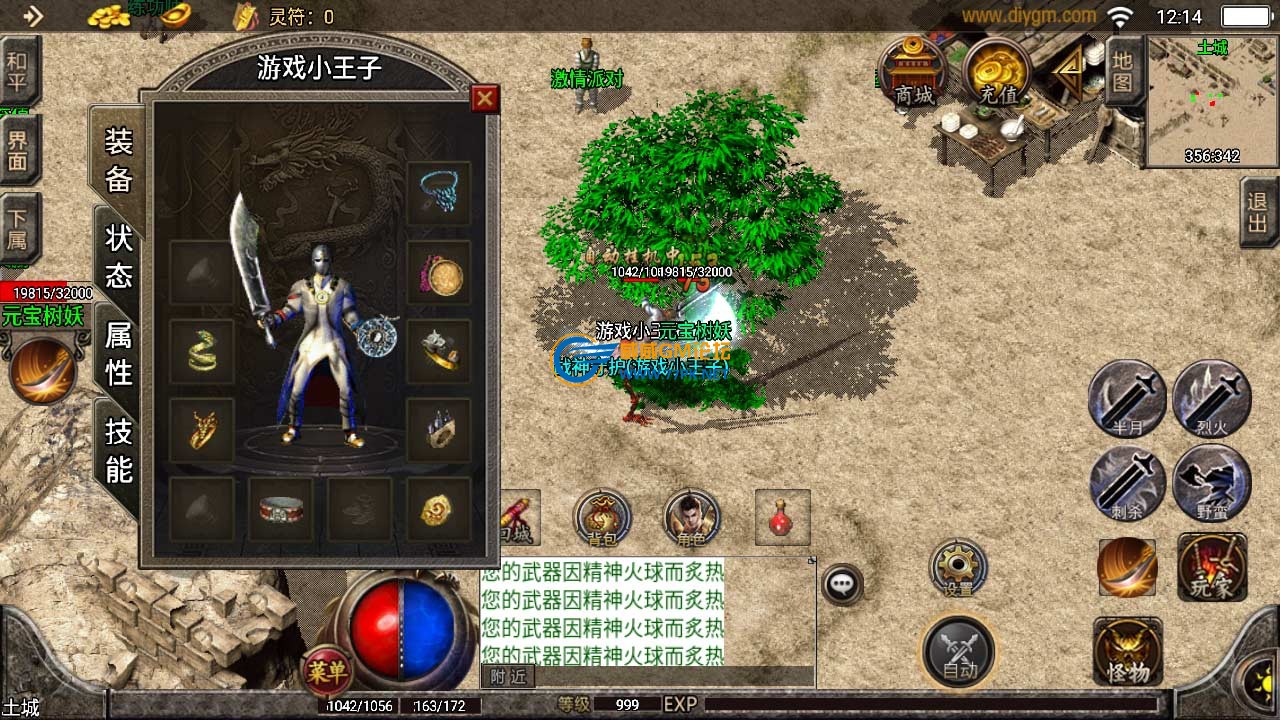
Task: Open the 设置 settings gear
Action: pyautogui.click(x=958, y=568)
